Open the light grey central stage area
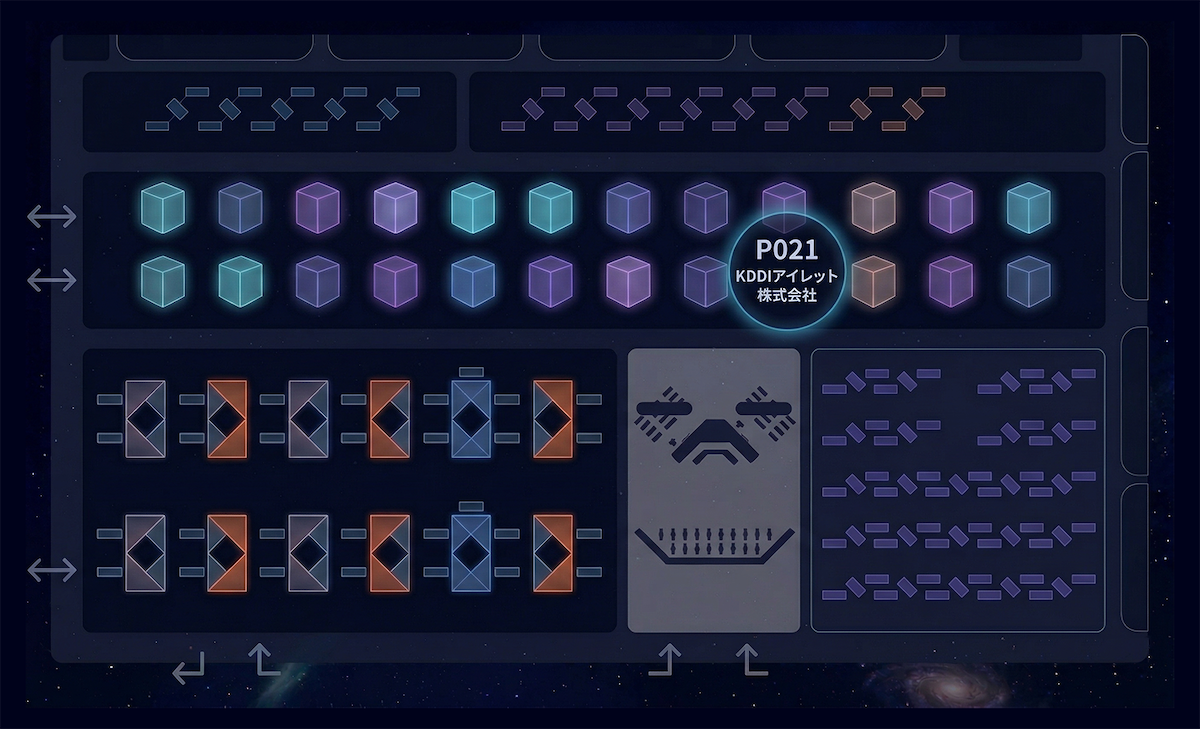This screenshot has height=729, width=1200. 713,490
